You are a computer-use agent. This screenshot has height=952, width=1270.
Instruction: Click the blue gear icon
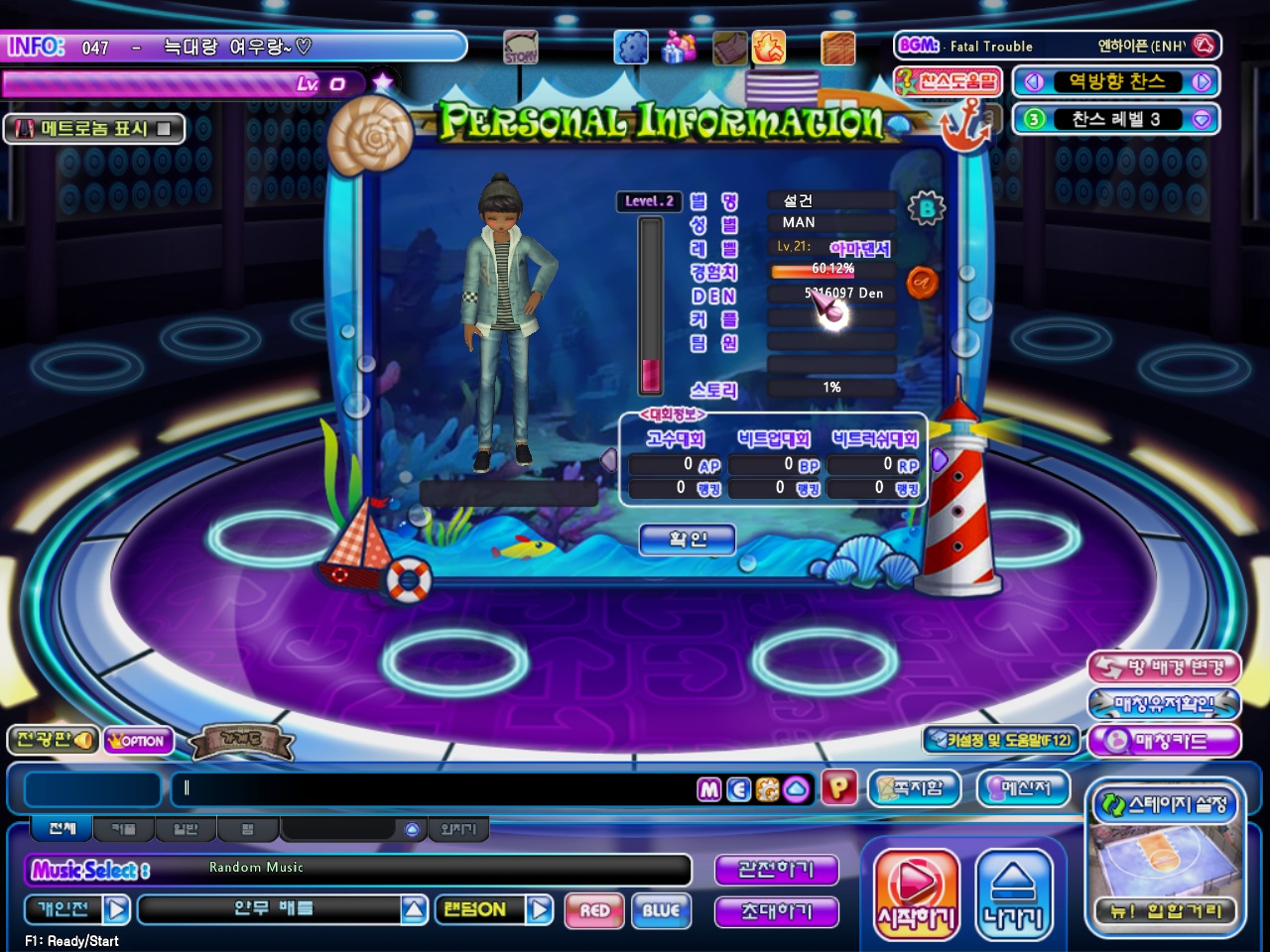click(x=631, y=47)
